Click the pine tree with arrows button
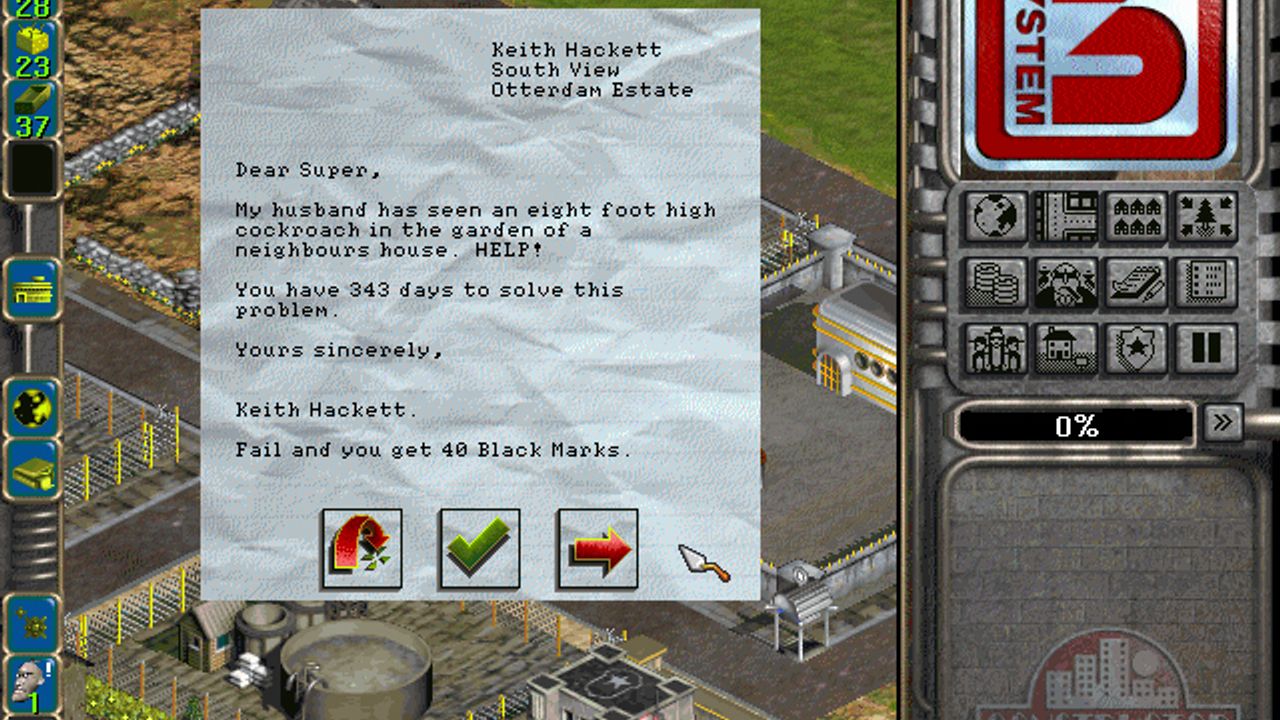Viewport: 1280px width, 720px height. click(x=1206, y=216)
